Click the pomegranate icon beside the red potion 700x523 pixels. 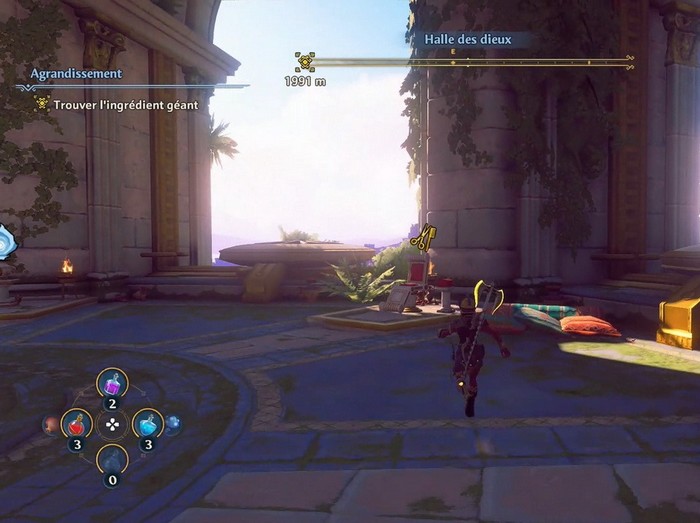click(x=49, y=425)
